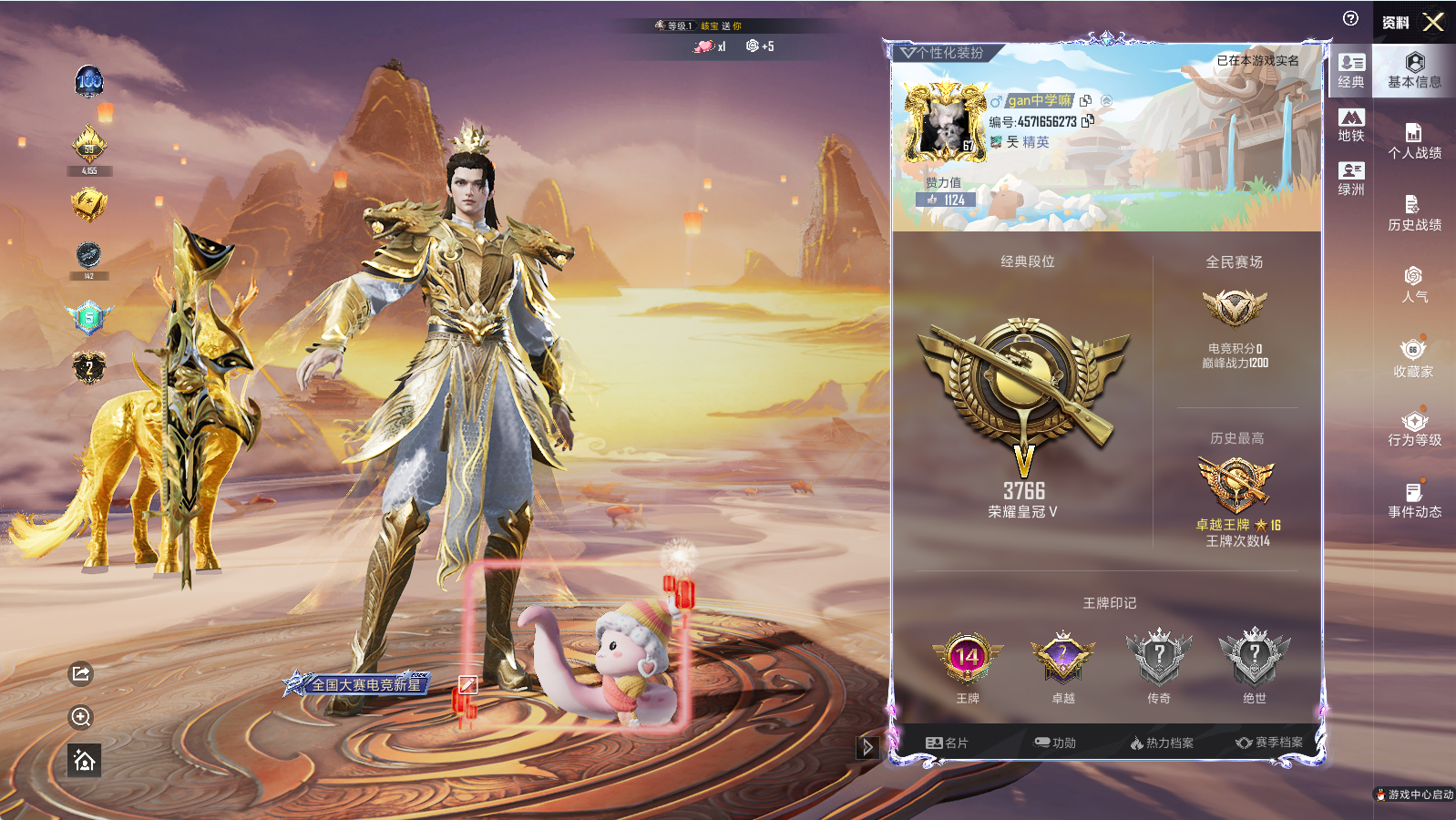Switch to the 绿洲 oasis mode tab
This screenshot has width=1456, height=820.
tap(1351, 178)
